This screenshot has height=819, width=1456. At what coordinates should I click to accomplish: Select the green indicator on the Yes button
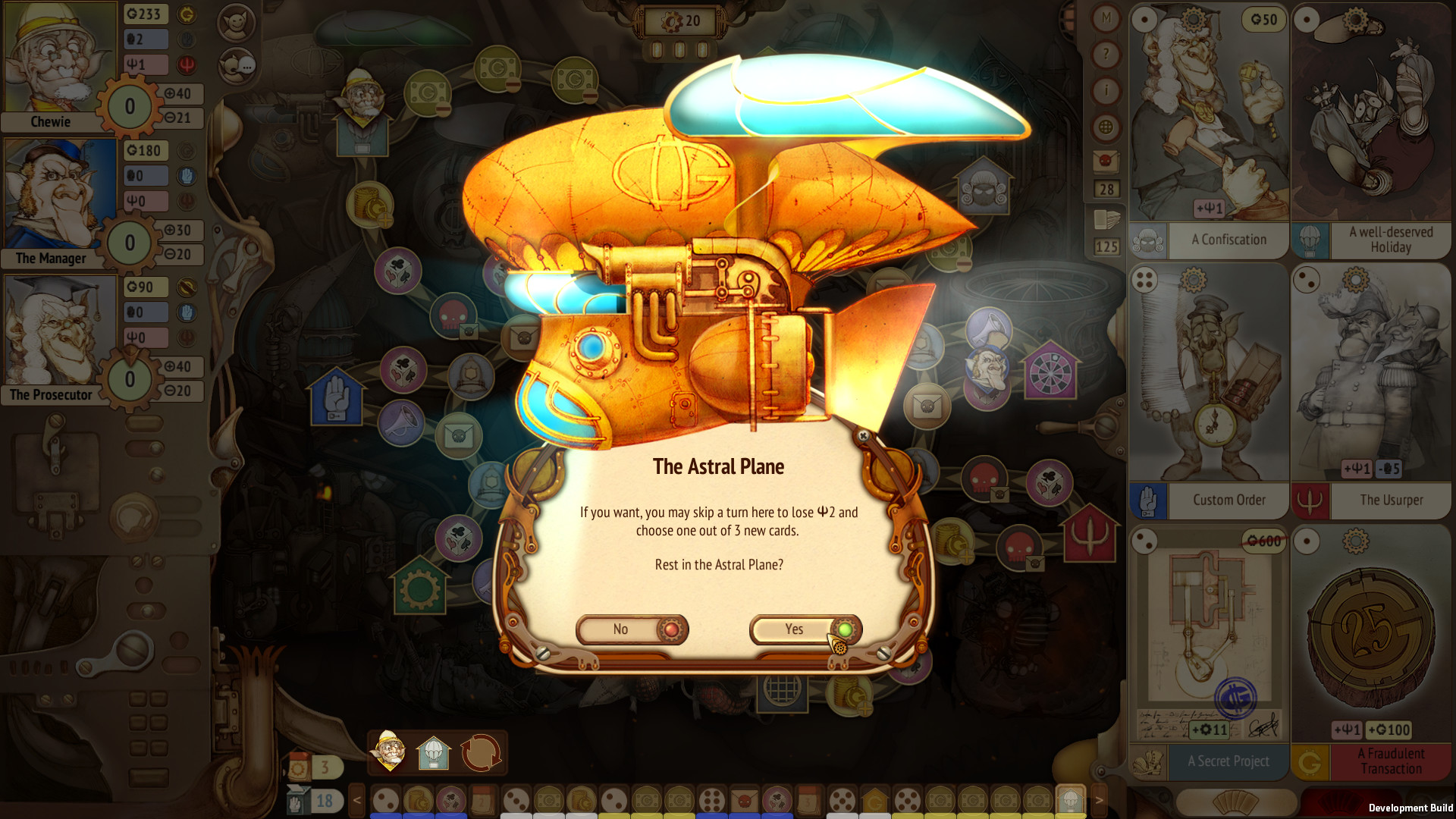point(844,629)
